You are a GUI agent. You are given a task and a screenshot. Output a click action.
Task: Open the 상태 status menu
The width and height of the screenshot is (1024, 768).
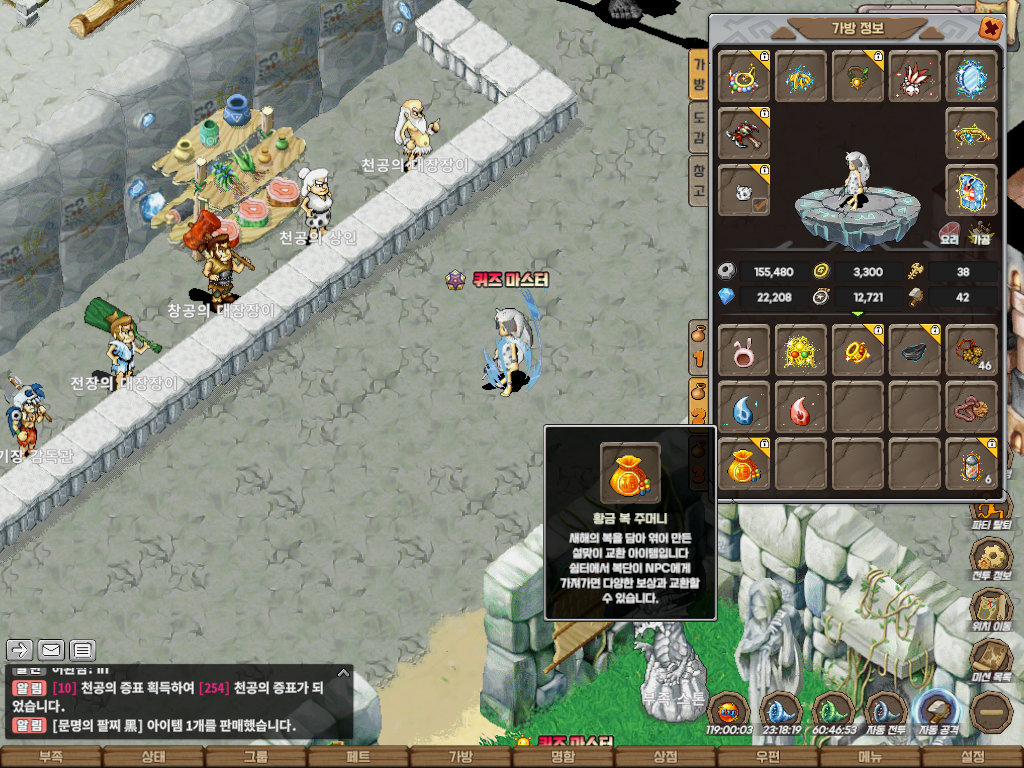click(x=153, y=757)
